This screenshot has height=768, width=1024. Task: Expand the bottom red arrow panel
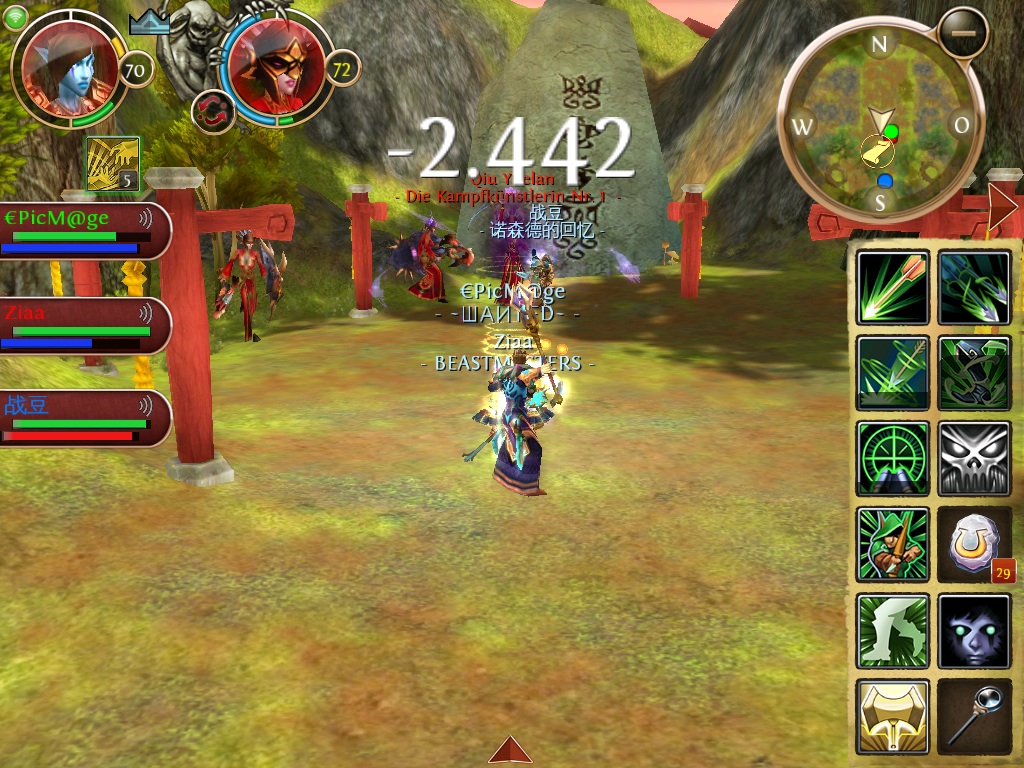[x=510, y=751]
